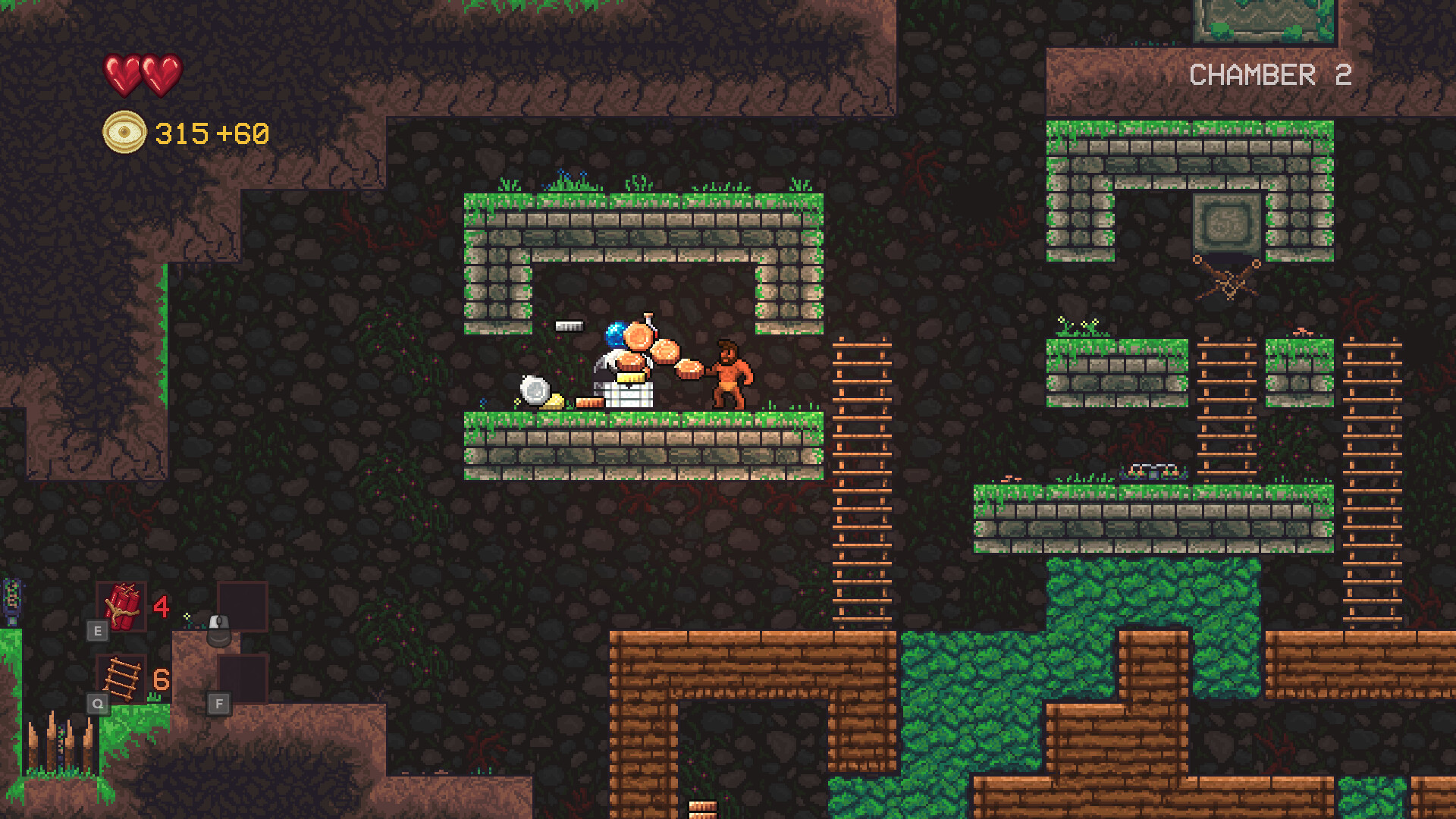Click the blue gem held by the merchant
Viewport: 1456px width, 819px height.
617,335
